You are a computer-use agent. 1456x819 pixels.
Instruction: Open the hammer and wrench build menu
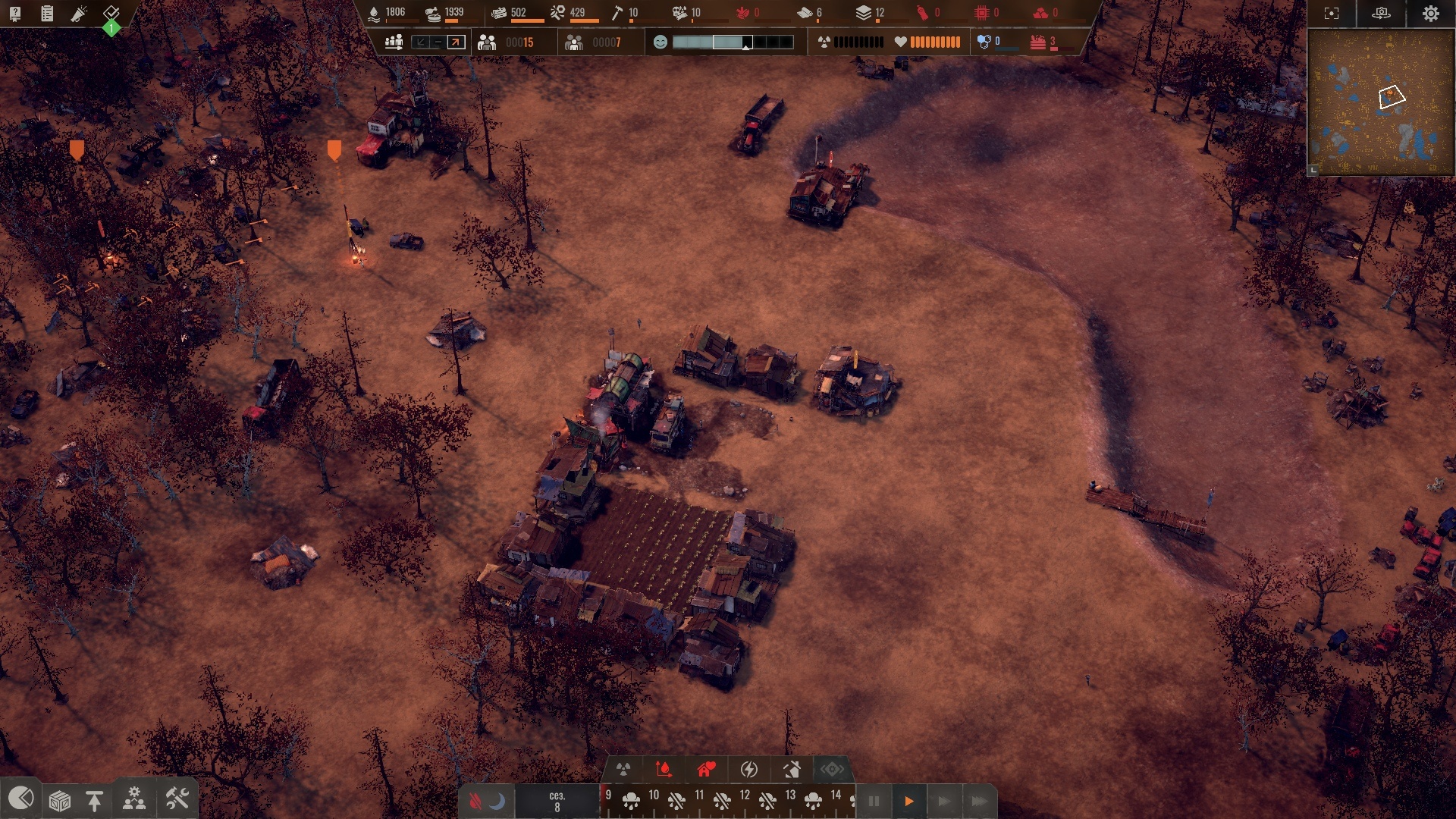(x=177, y=799)
